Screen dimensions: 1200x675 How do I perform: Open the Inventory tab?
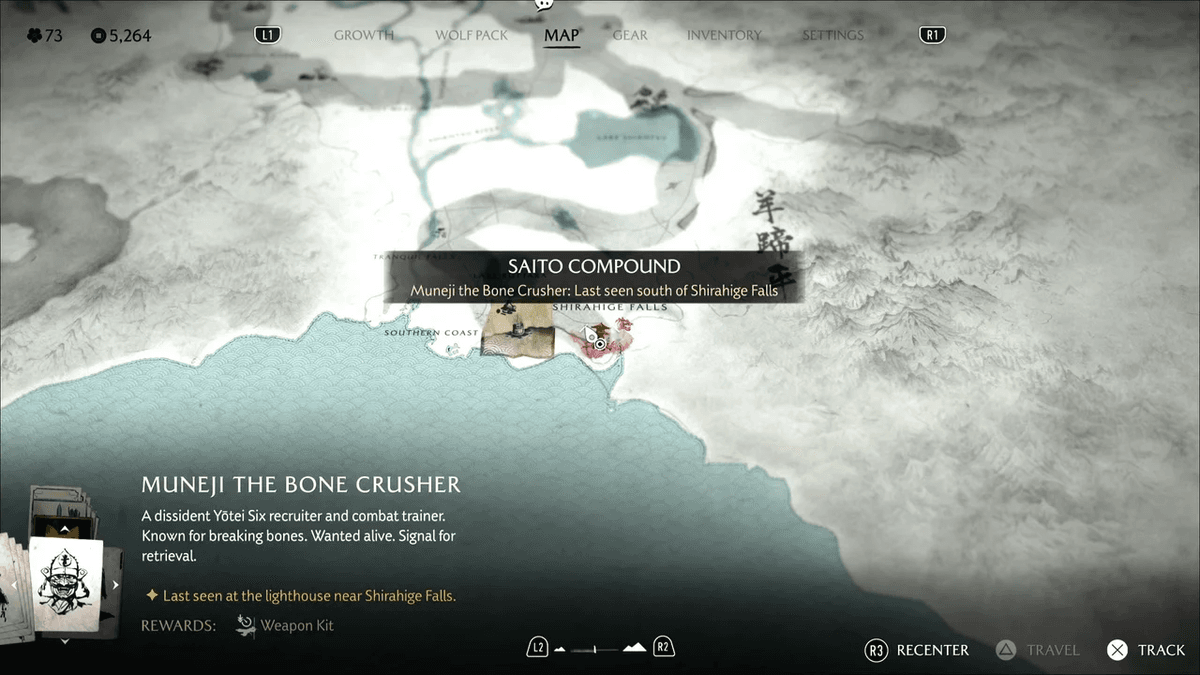point(725,35)
